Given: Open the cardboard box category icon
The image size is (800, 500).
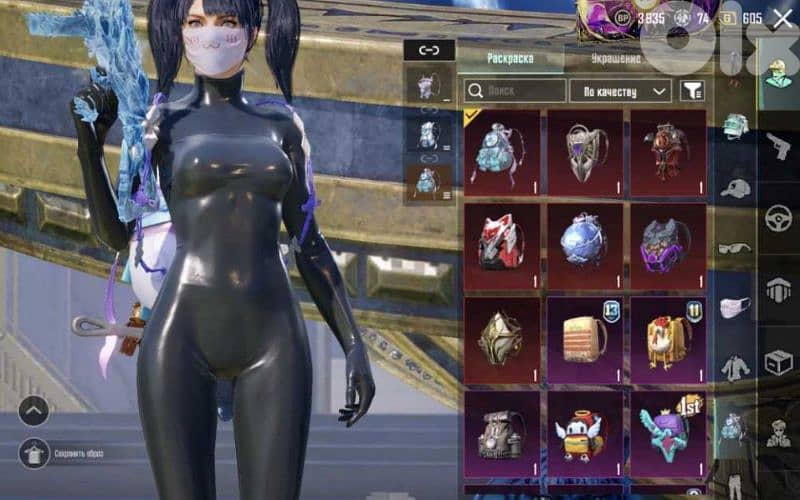Looking at the screenshot, I should (x=778, y=362).
